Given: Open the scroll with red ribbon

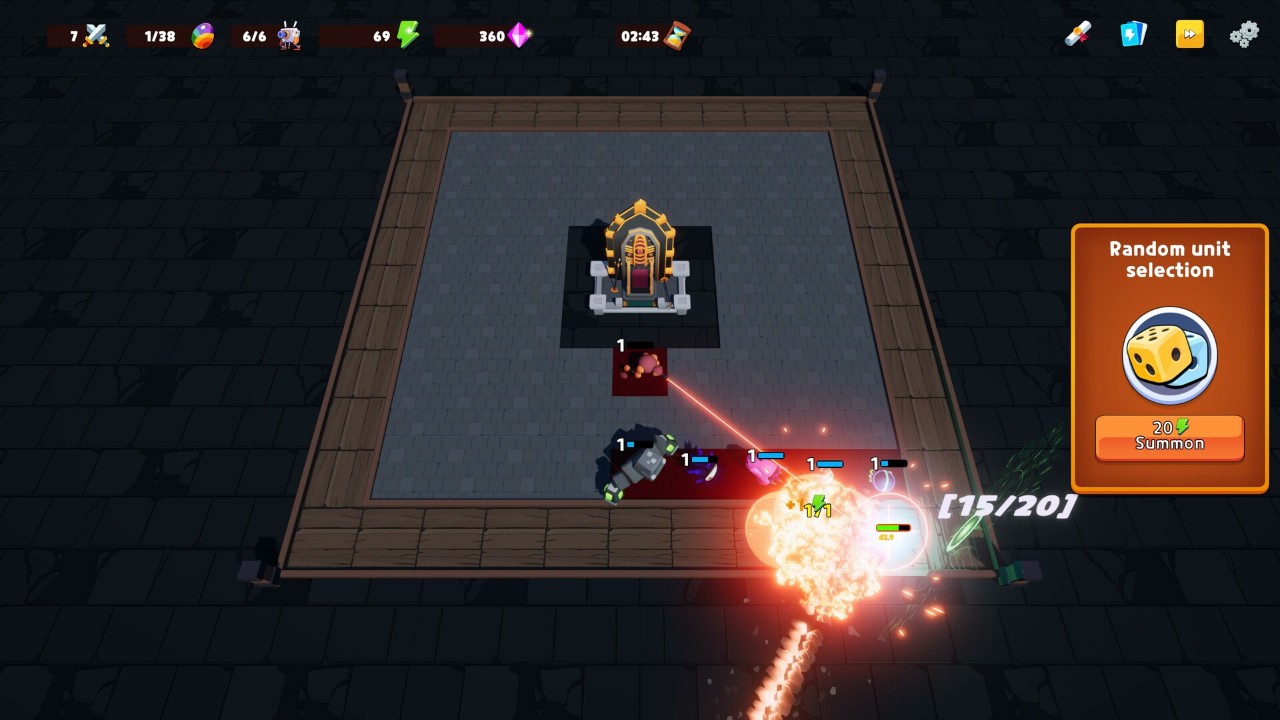Looking at the screenshot, I should pyautogui.click(x=1077, y=35).
